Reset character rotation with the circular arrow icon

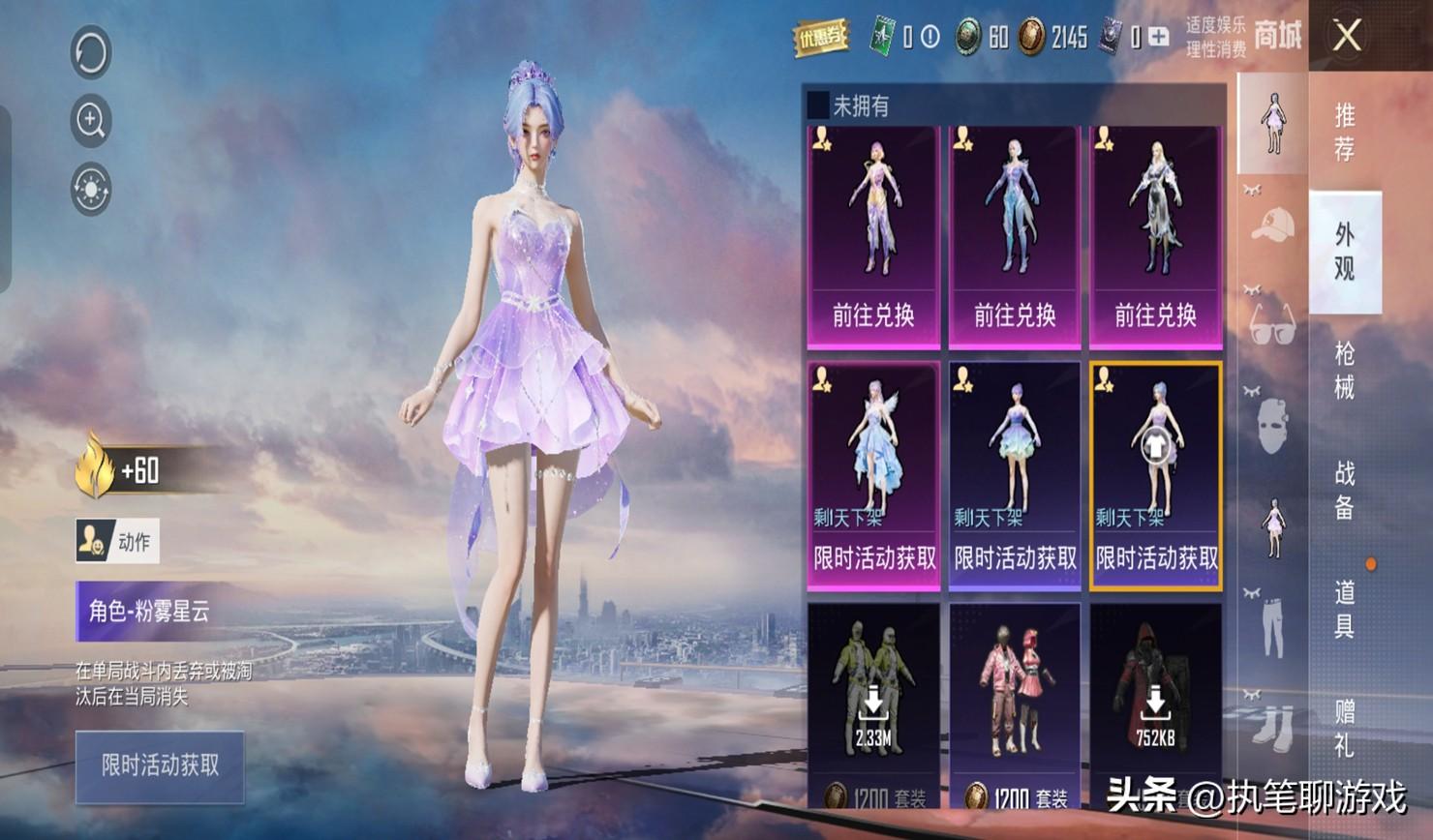tap(91, 52)
